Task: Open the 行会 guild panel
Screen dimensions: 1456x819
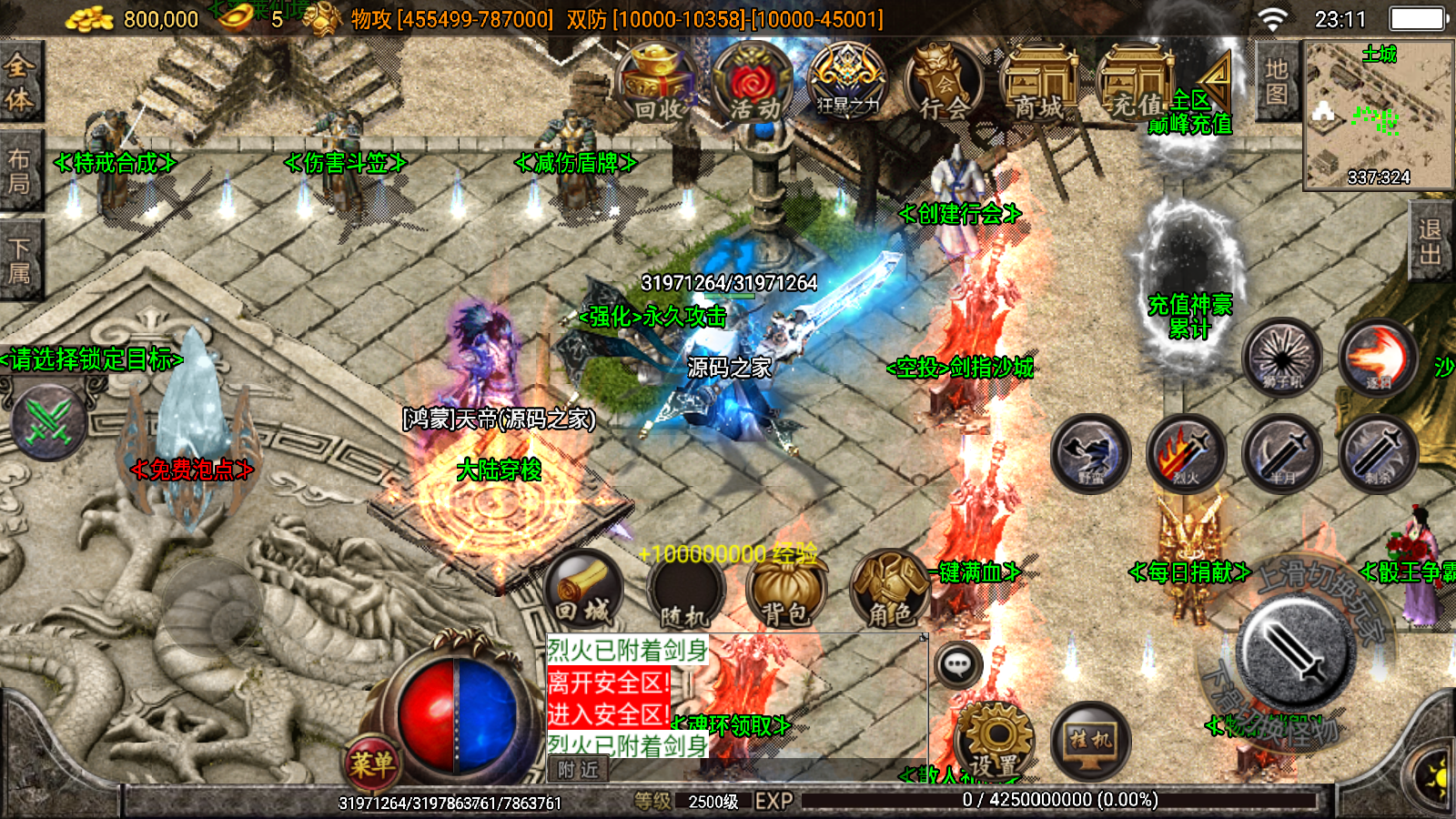Action: click(x=943, y=82)
